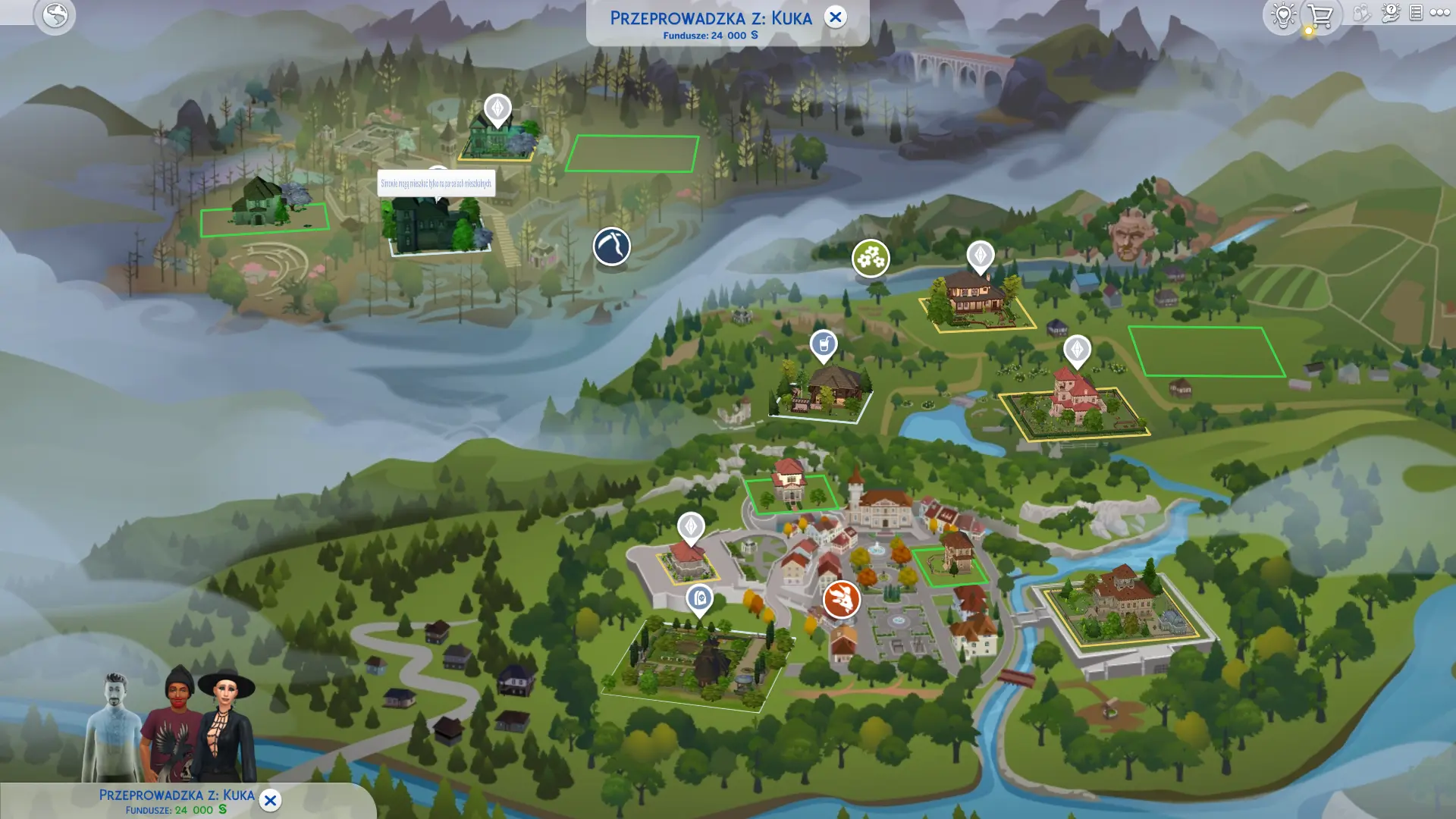Select the orange round map marker
Screen dimensions: 1456x819
(x=841, y=599)
